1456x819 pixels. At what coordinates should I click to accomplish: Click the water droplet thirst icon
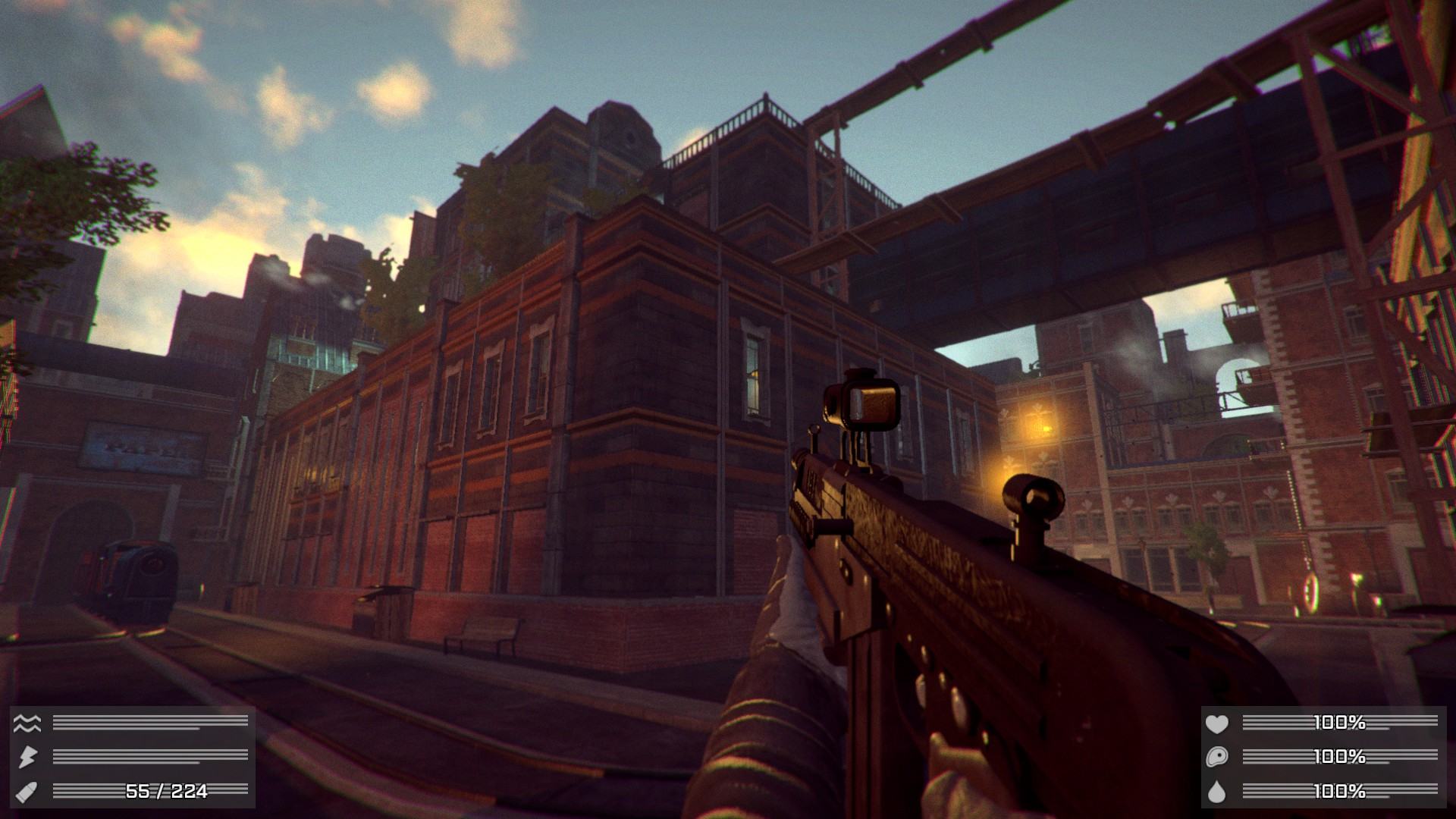pyautogui.click(x=1216, y=792)
